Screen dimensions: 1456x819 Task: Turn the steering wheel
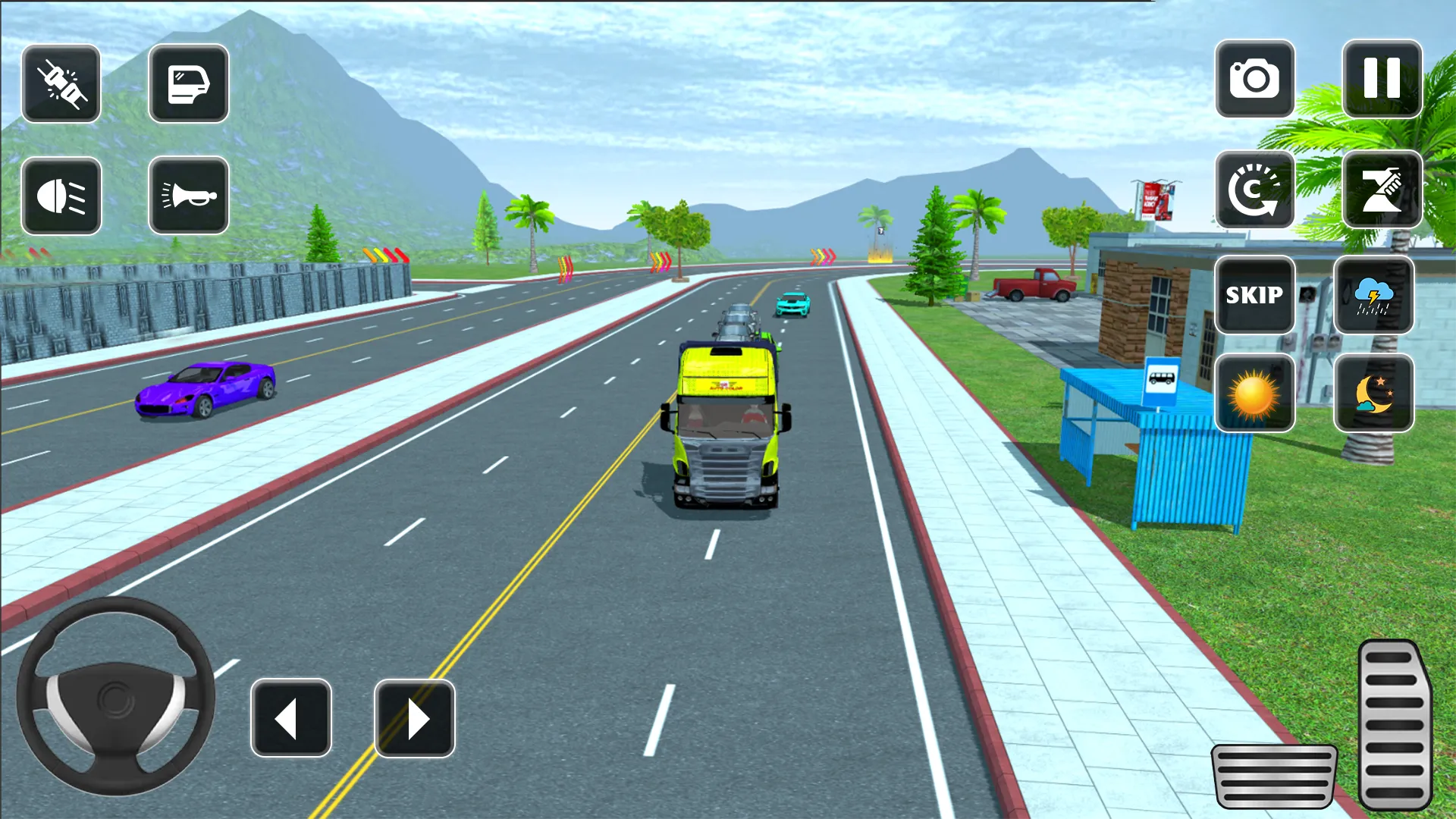[x=115, y=698]
